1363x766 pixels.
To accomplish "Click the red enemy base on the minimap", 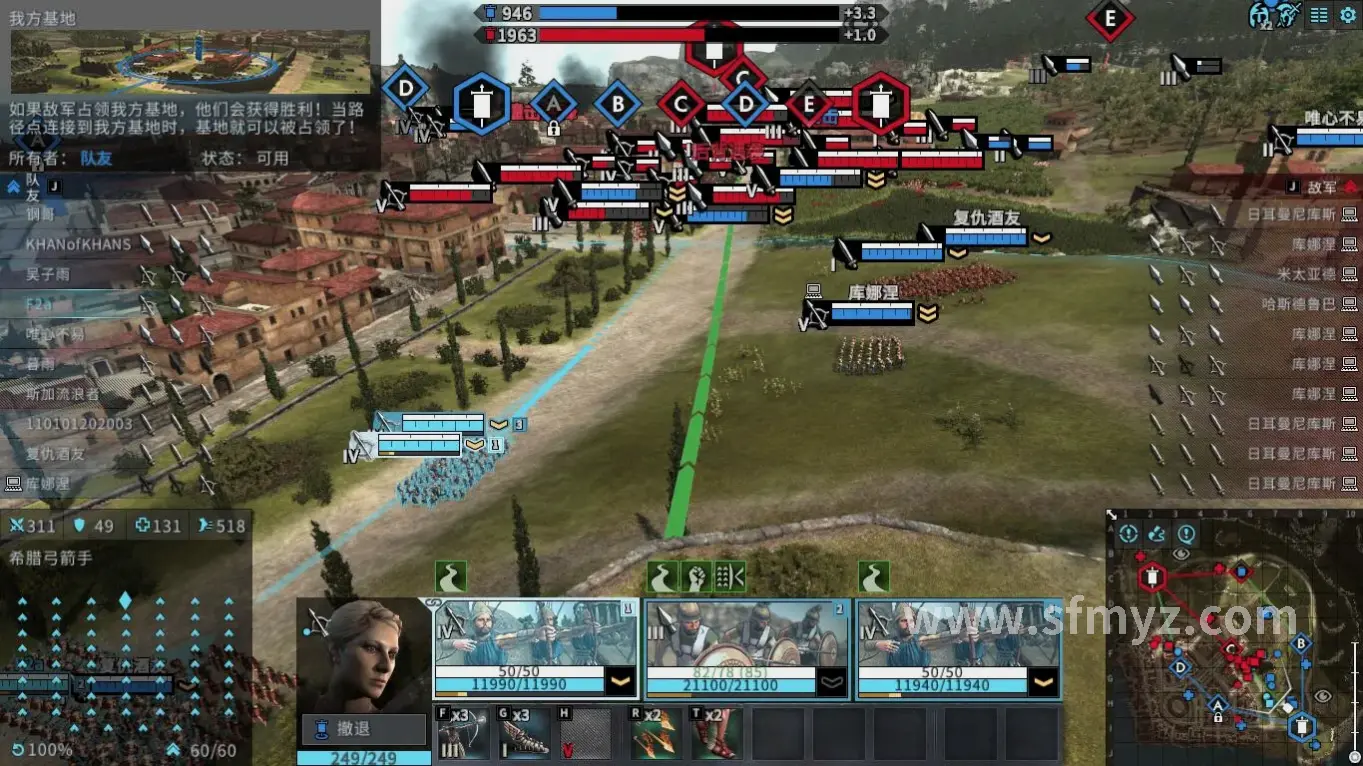I will pos(1152,576).
